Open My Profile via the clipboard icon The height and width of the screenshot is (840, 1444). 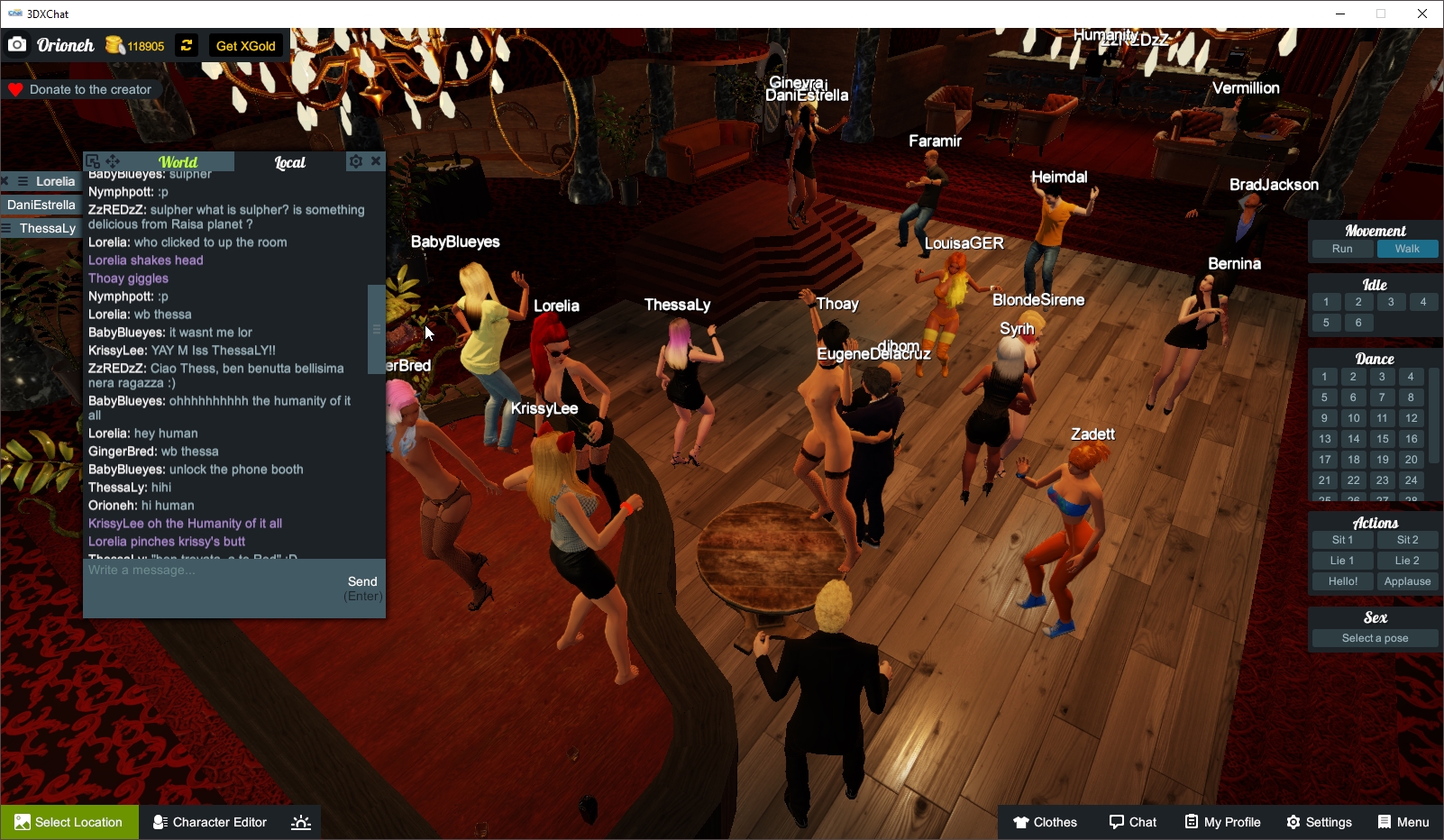(1191, 822)
